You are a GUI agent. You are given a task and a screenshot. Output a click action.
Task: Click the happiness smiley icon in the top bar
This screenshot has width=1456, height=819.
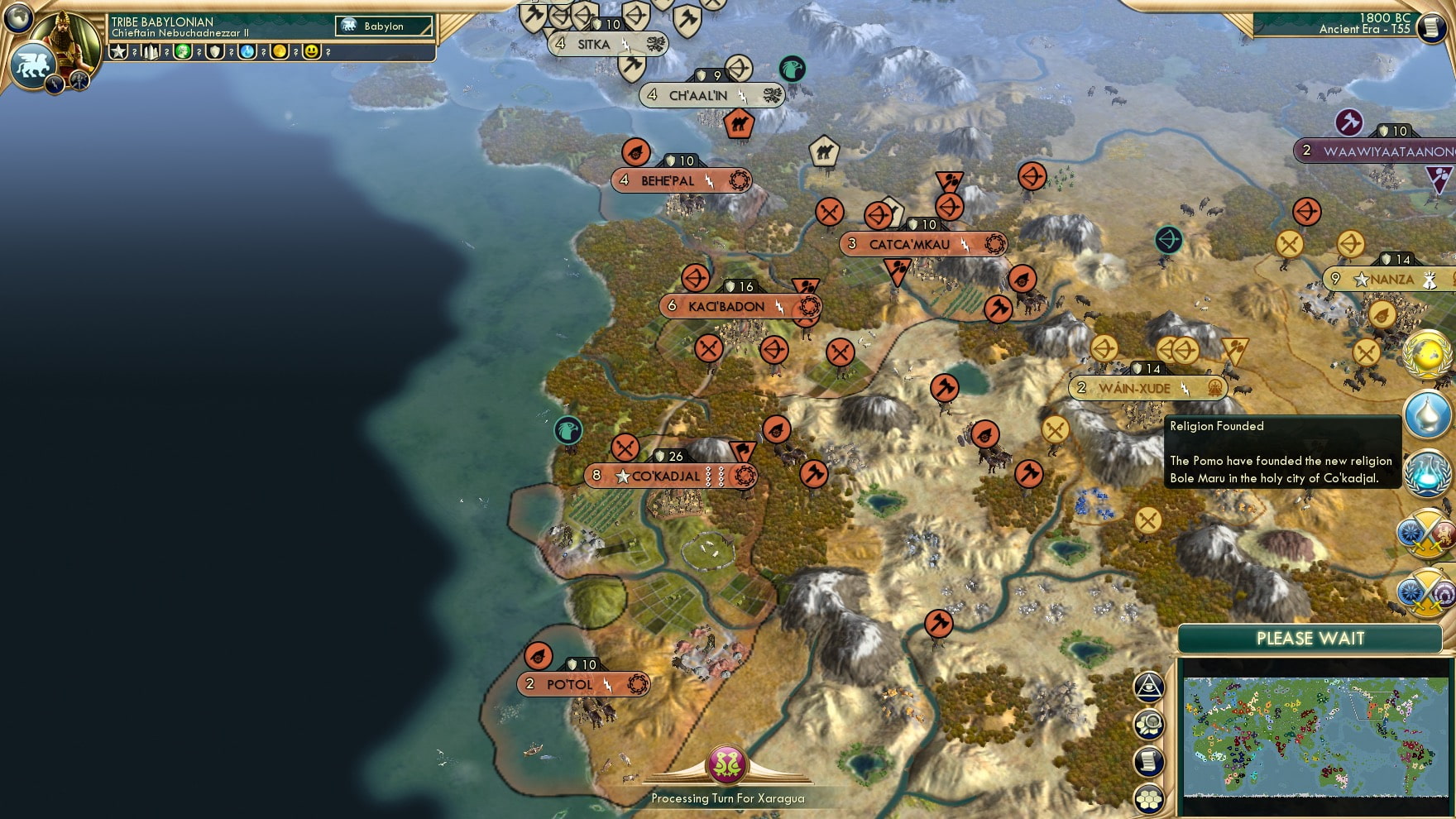(x=314, y=52)
